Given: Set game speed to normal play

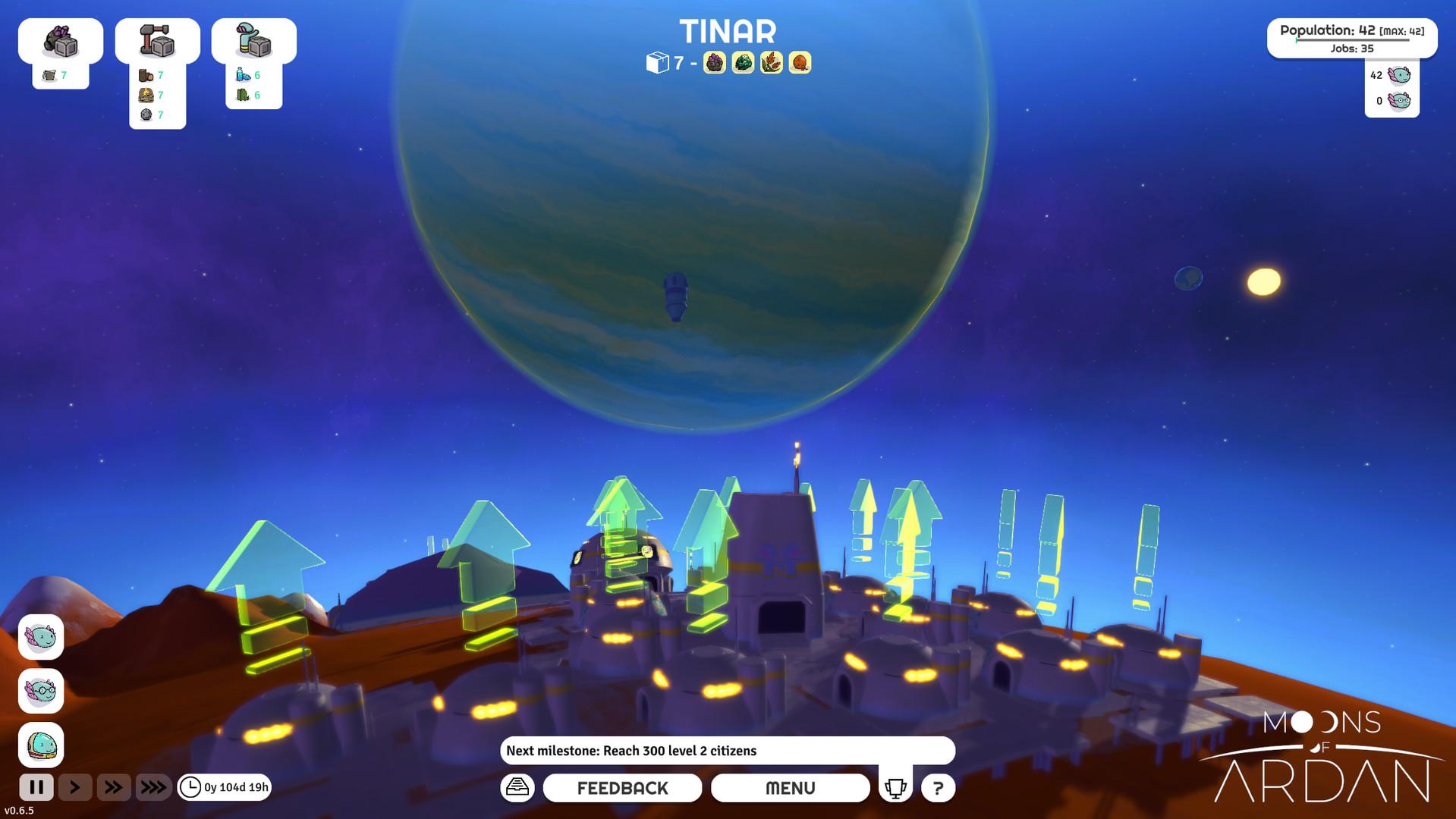Looking at the screenshot, I should (x=75, y=787).
